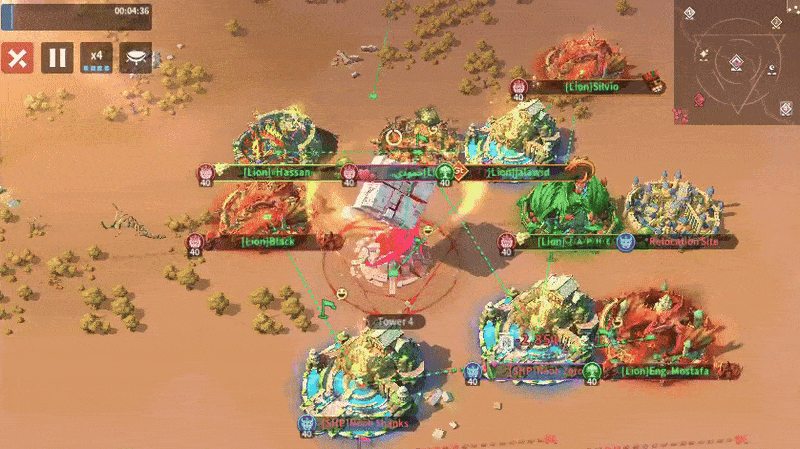This screenshot has width=800, height=449.
Task: Select the red marker on minimap
Action: pos(699,102)
